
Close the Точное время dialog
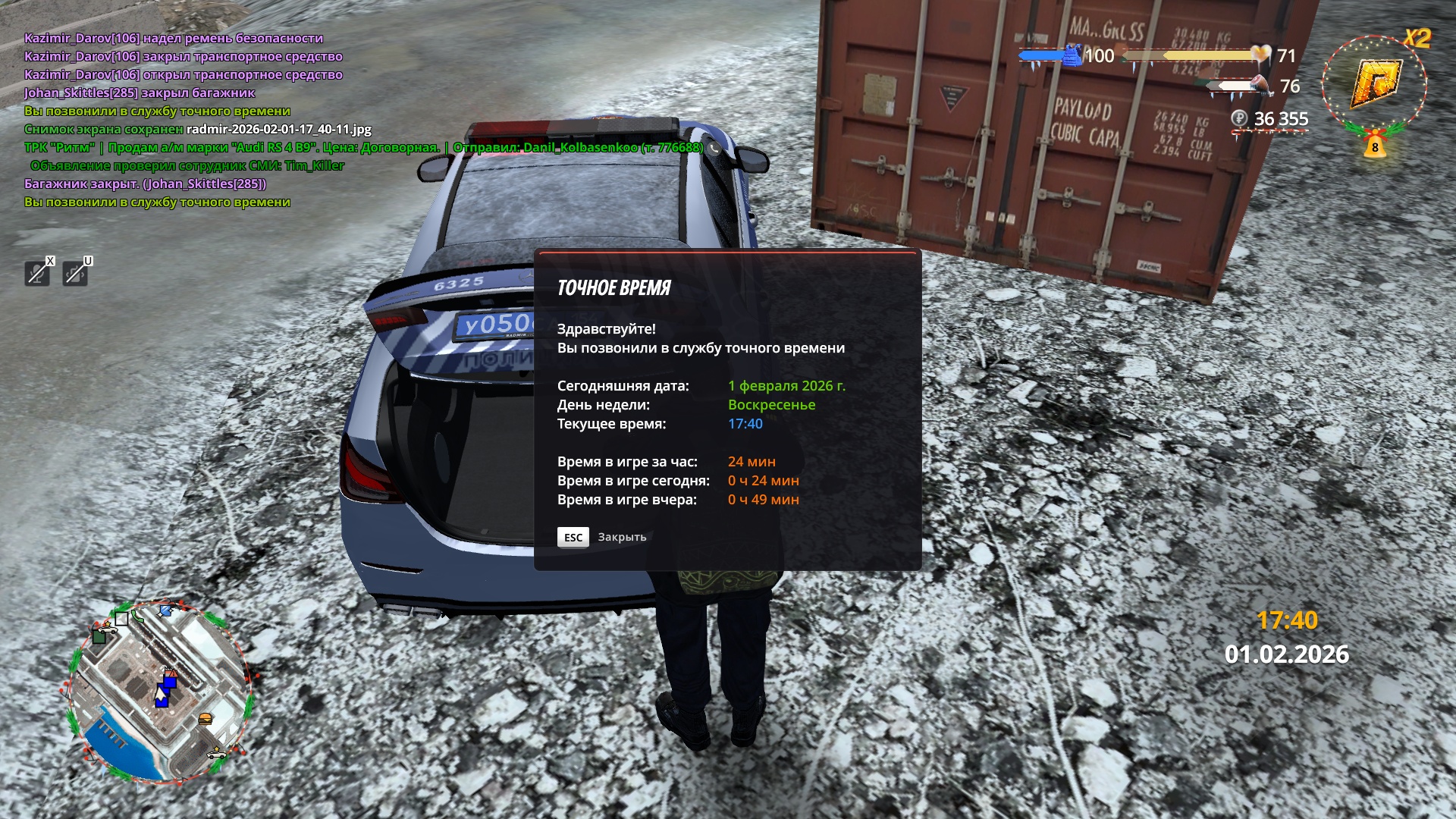click(573, 537)
